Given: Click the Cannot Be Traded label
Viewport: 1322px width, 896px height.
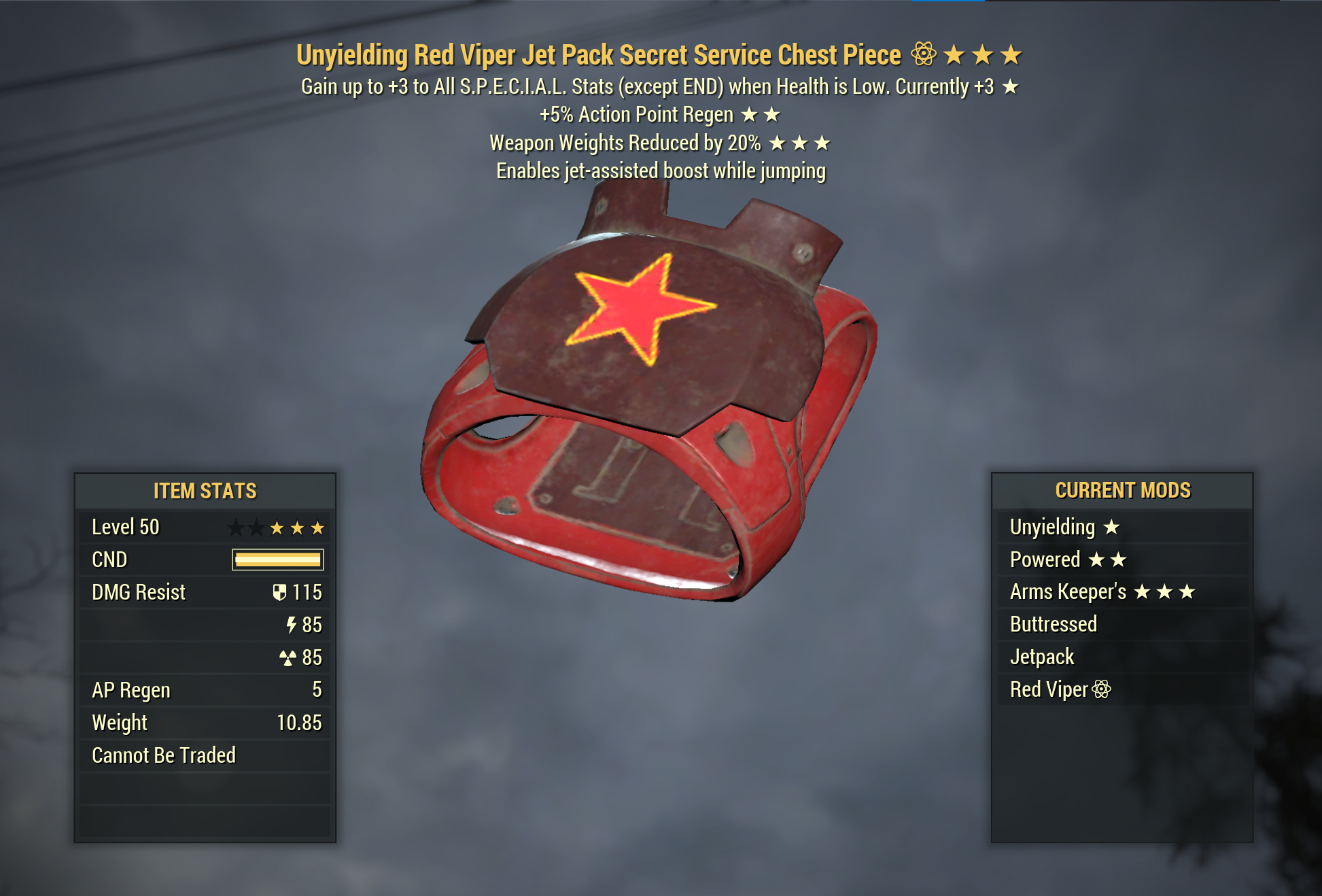Looking at the screenshot, I should click(x=162, y=755).
